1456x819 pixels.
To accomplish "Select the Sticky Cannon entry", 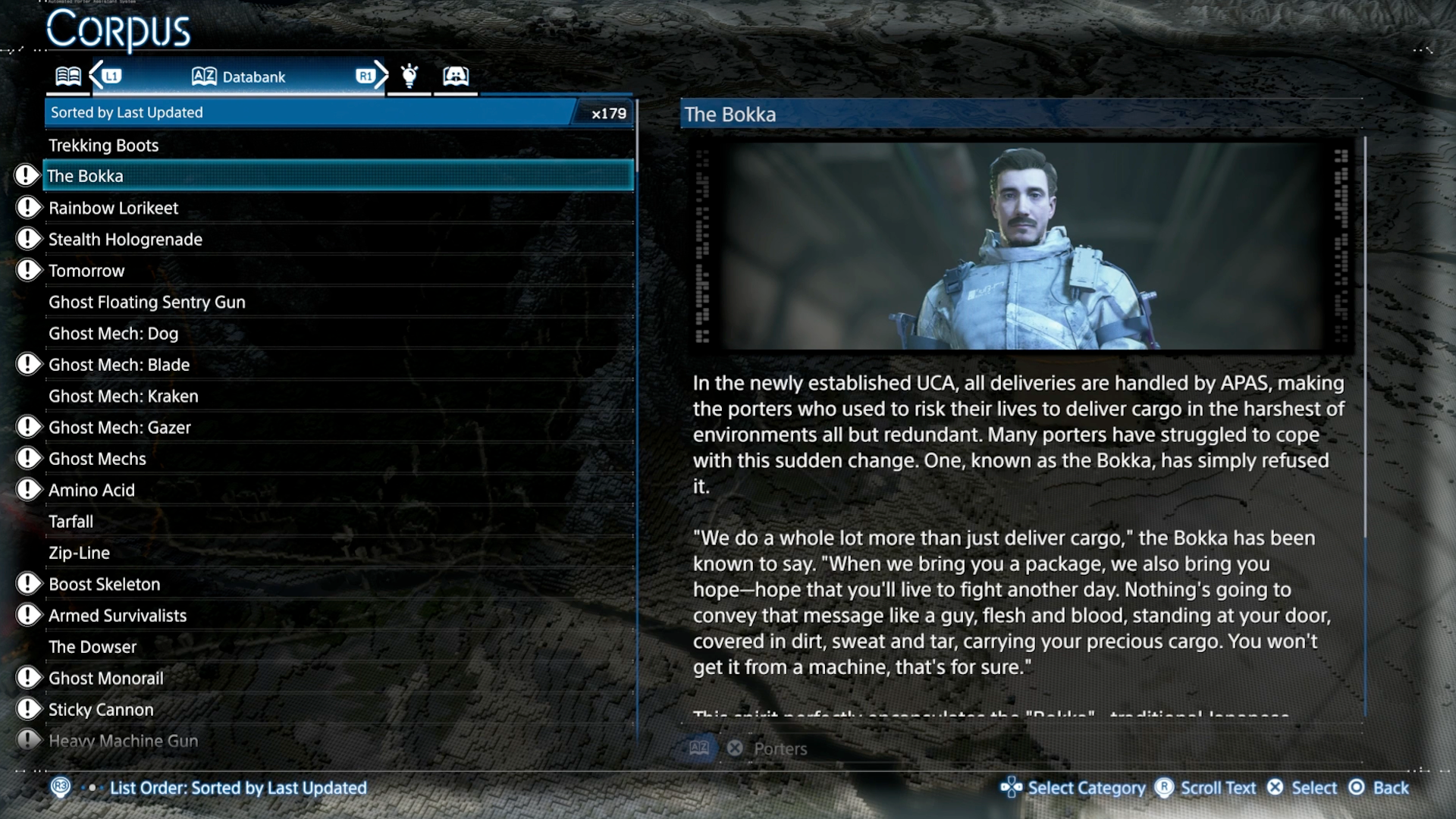I will (x=101, y=710).
